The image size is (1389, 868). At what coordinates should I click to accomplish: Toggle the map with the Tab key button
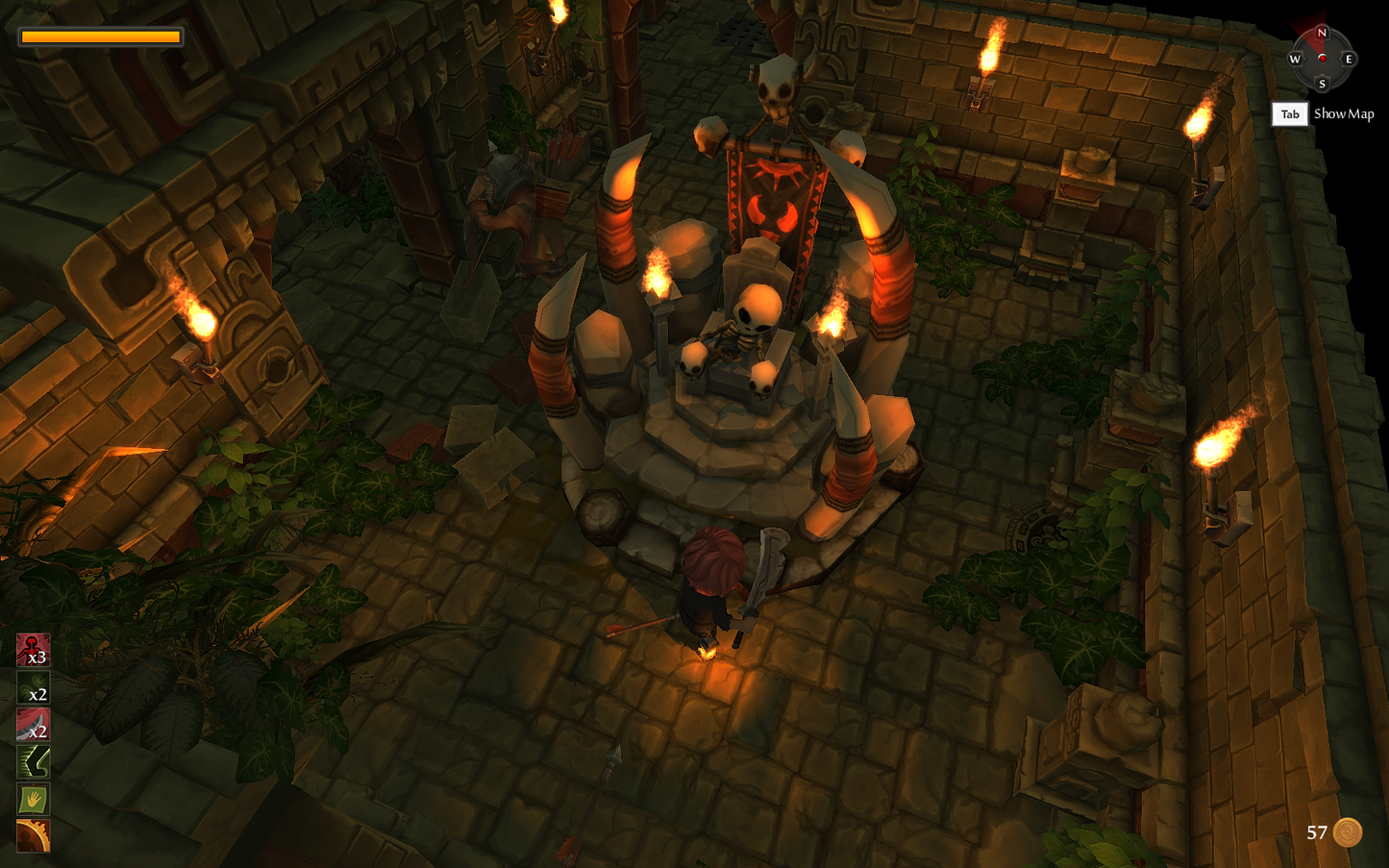pyautogui.click(x=1290, y=113)
